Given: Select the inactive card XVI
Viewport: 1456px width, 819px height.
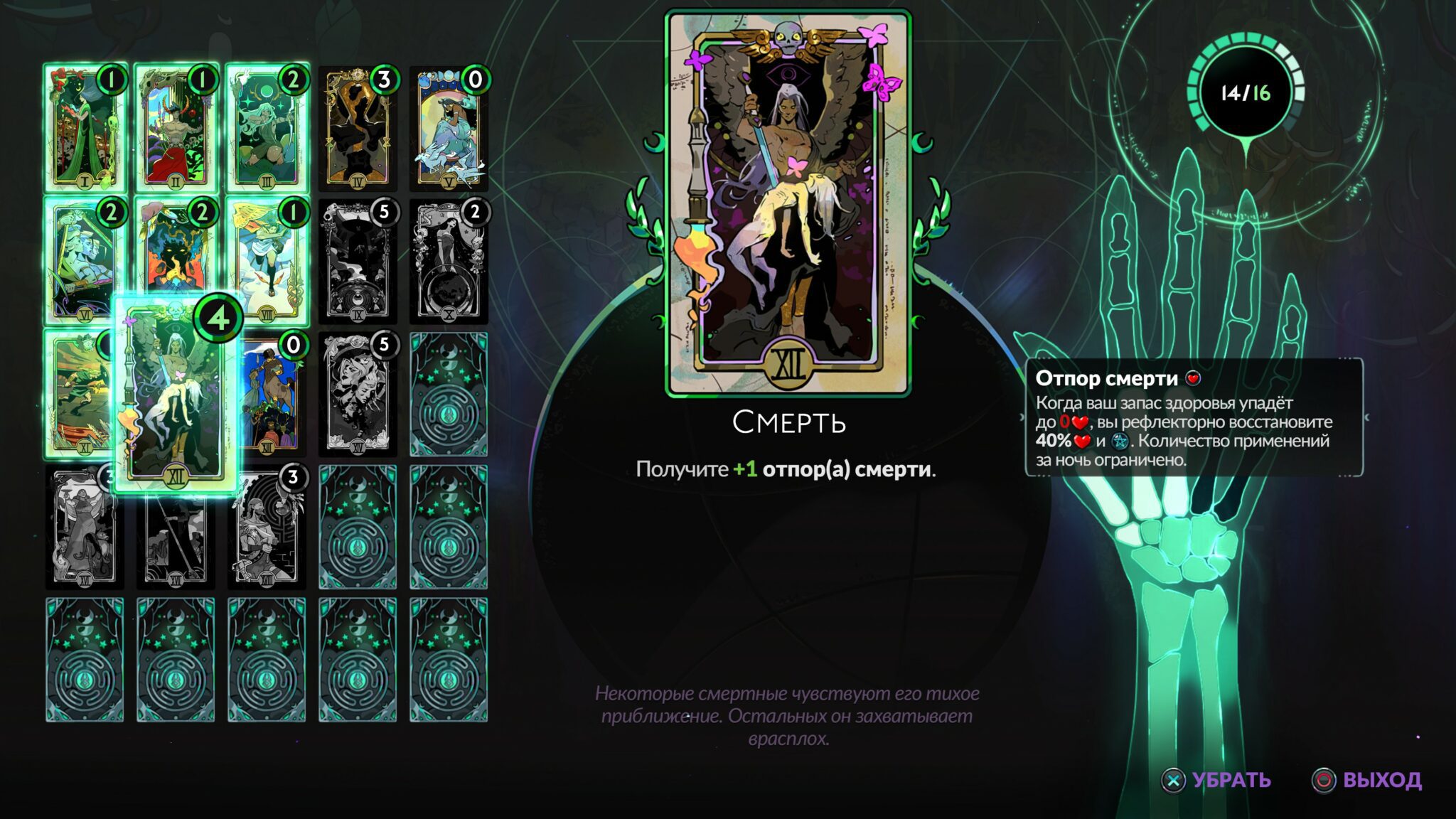Looking at the screenshot, I should pyautogui.click(x=82, y=528).
